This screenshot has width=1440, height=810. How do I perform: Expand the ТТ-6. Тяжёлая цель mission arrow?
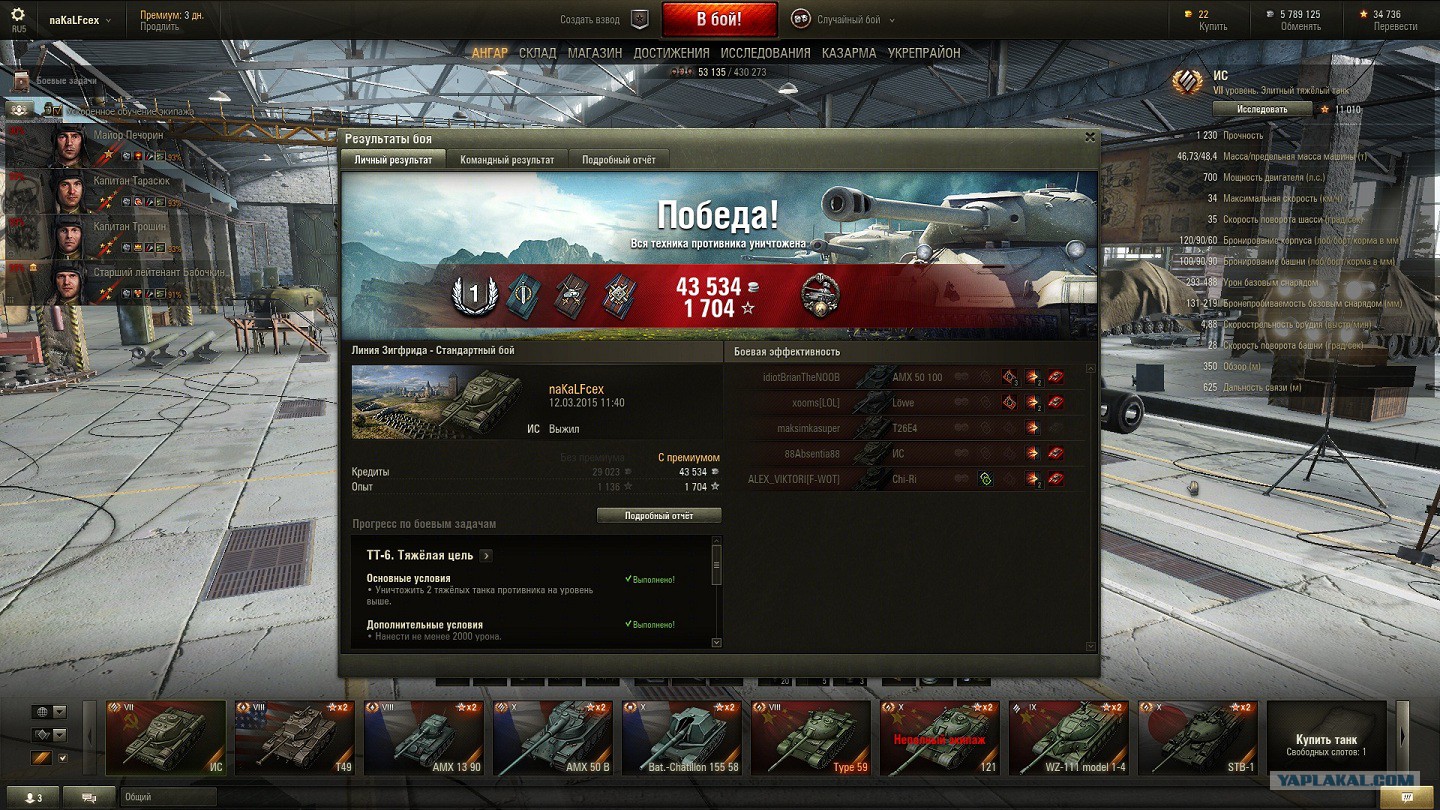tap(486, 556)
